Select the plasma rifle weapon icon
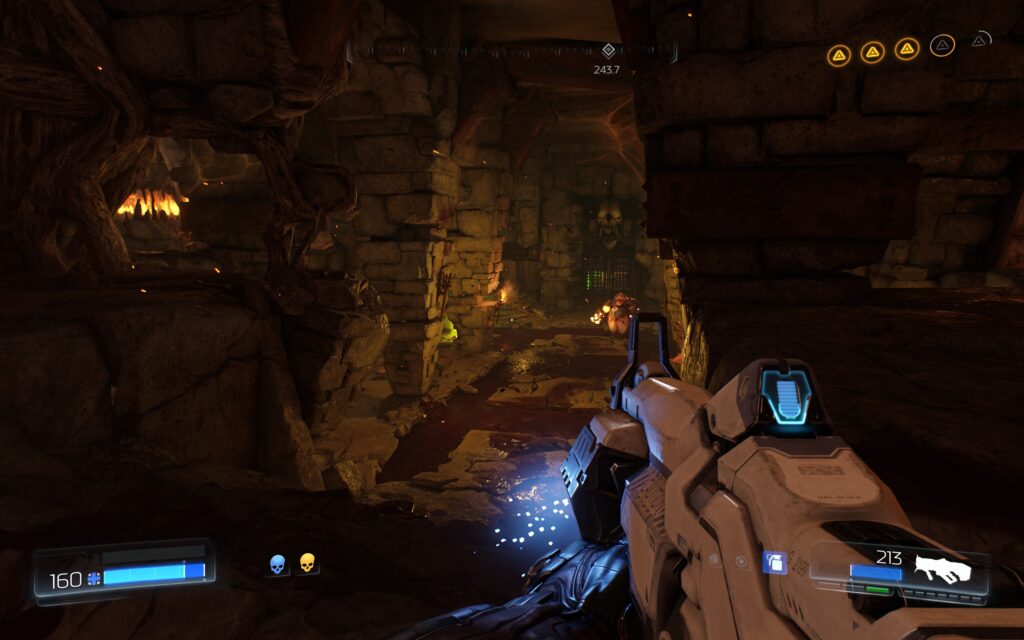 click(x=942, y=568)
